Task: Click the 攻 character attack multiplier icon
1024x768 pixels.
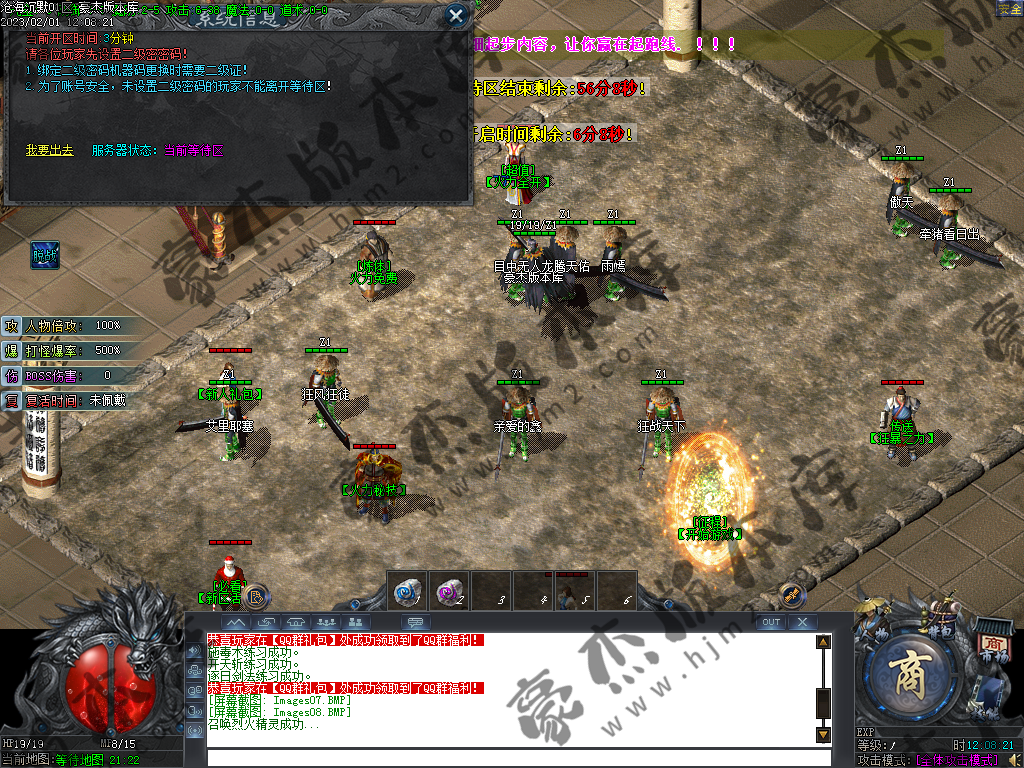Action: click(x=11, y=326)
